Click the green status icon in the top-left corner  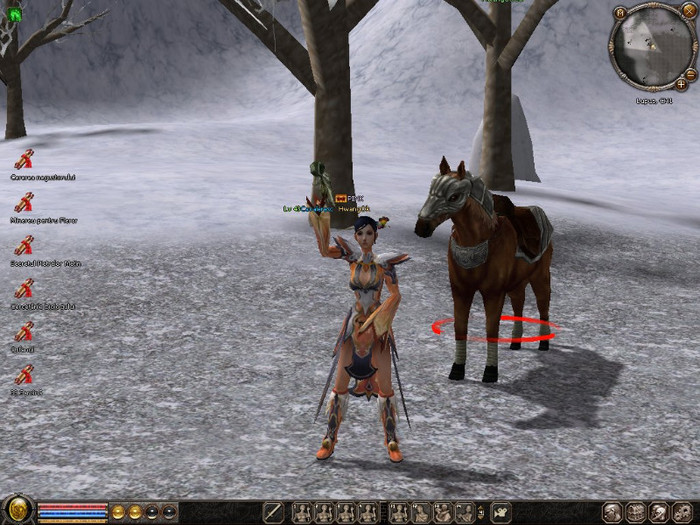[14, 14]
